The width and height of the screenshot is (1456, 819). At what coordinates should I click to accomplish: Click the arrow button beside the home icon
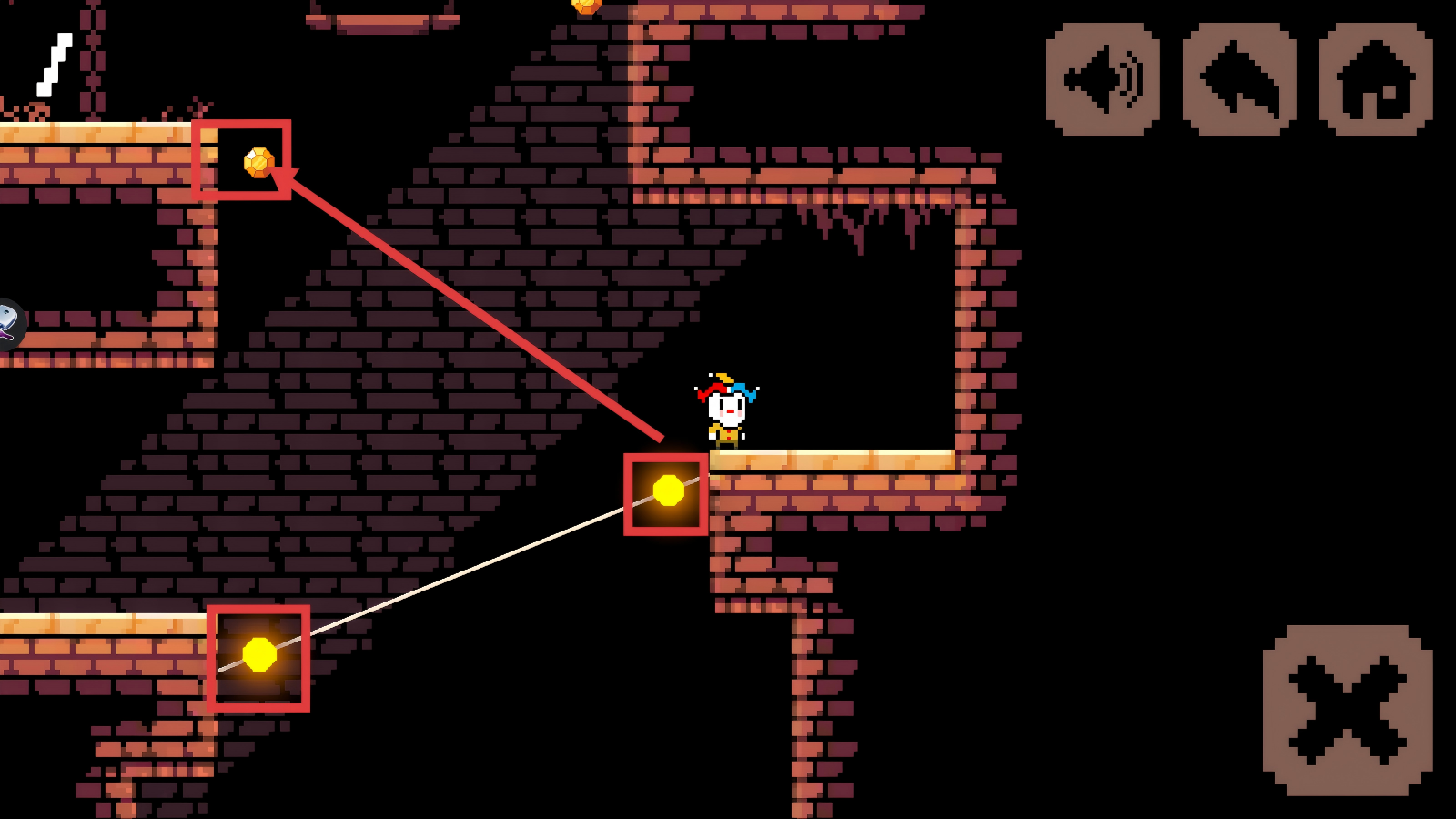(x=1239, y=80)
